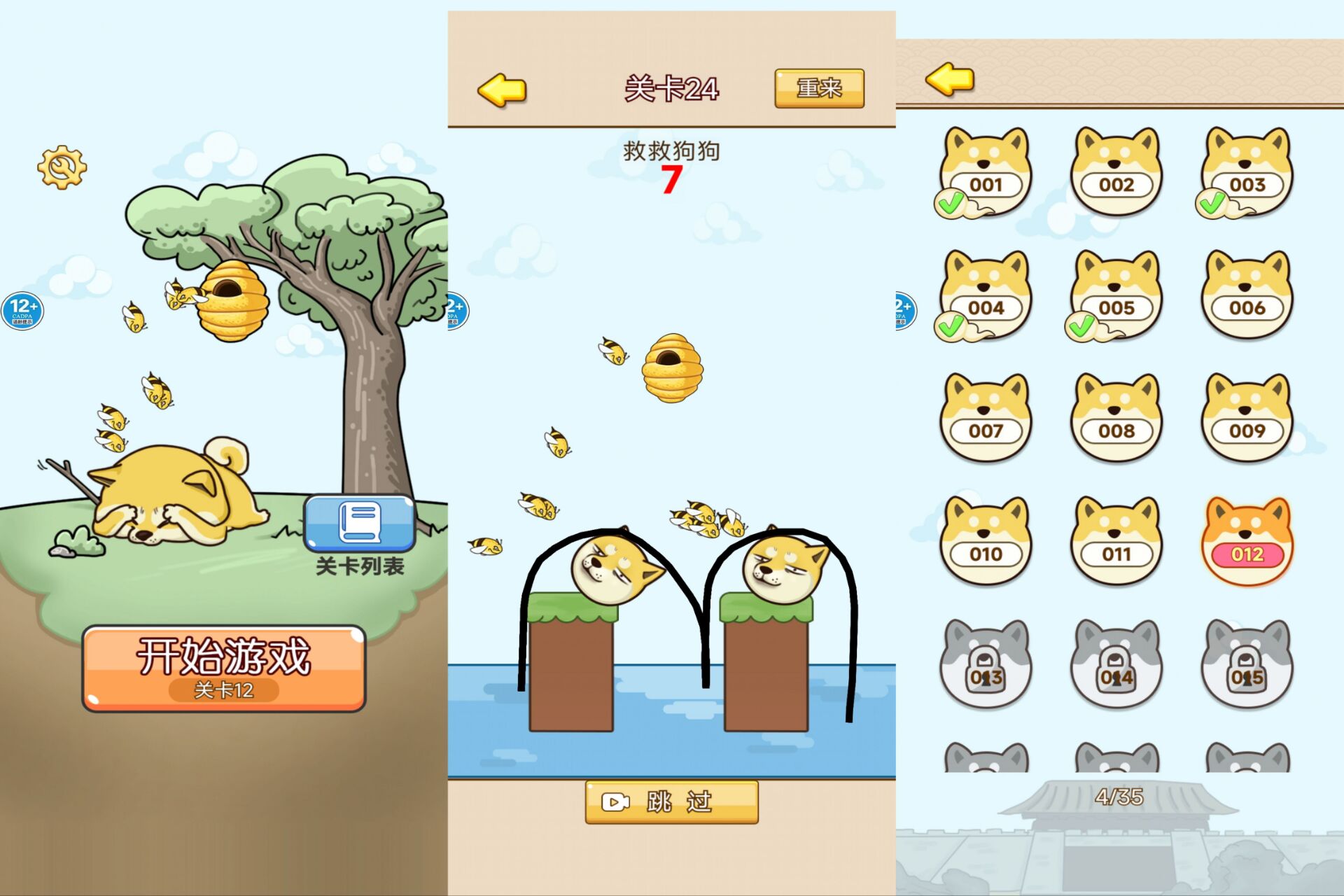This screenshot has width=1344, height=896.
Task: Restart the level with 重来 button
Action: tap(819, 88)
